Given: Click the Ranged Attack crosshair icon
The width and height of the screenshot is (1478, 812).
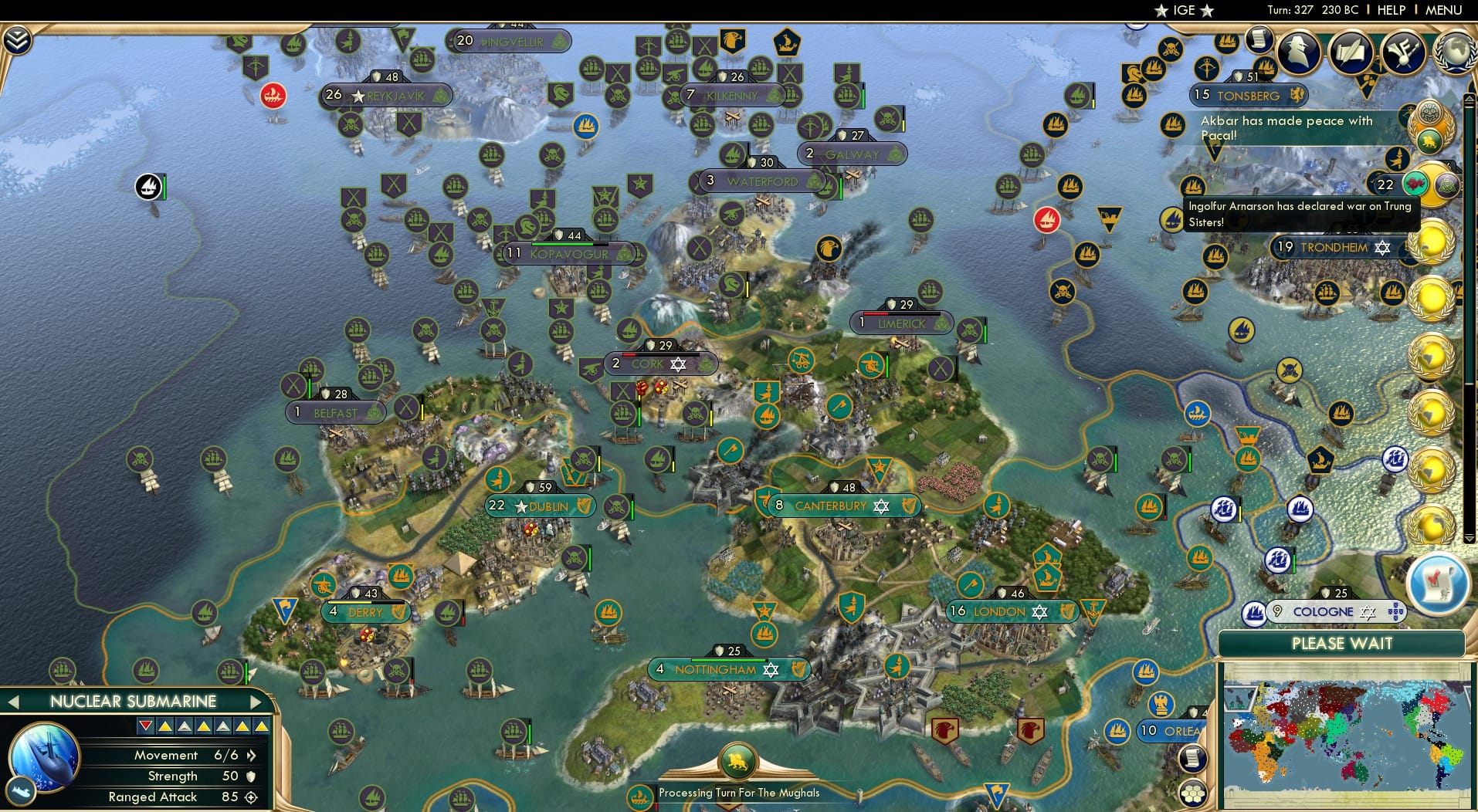Looking at the screenshot, I should [250, 797].
